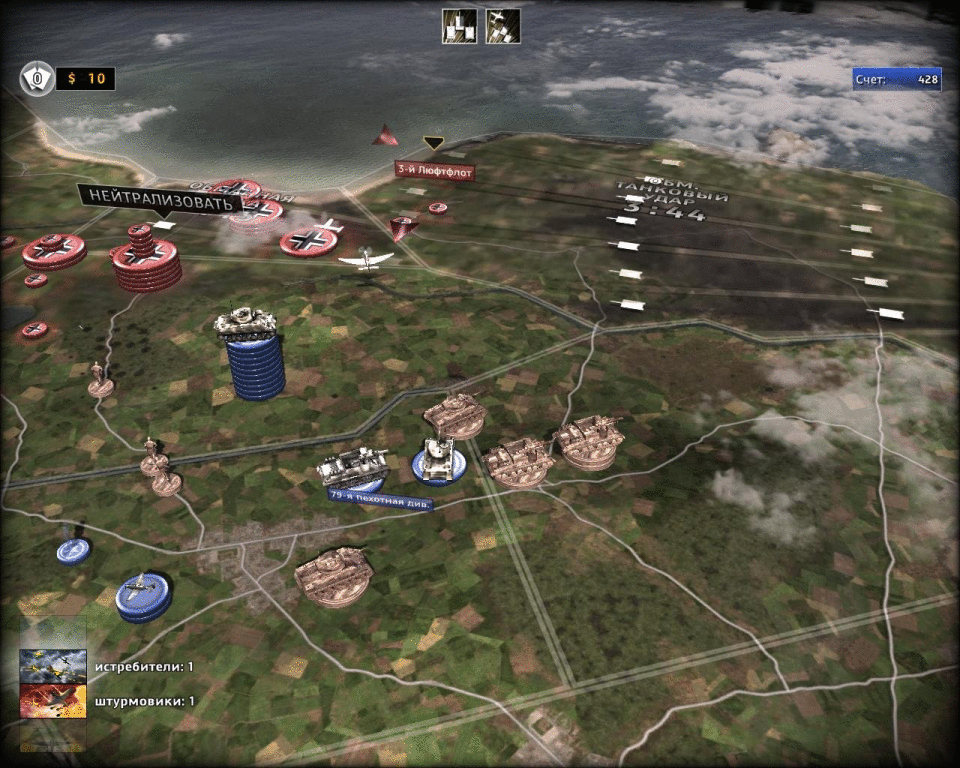Activate the three-blocks ability icon at top

pos(459,26)
